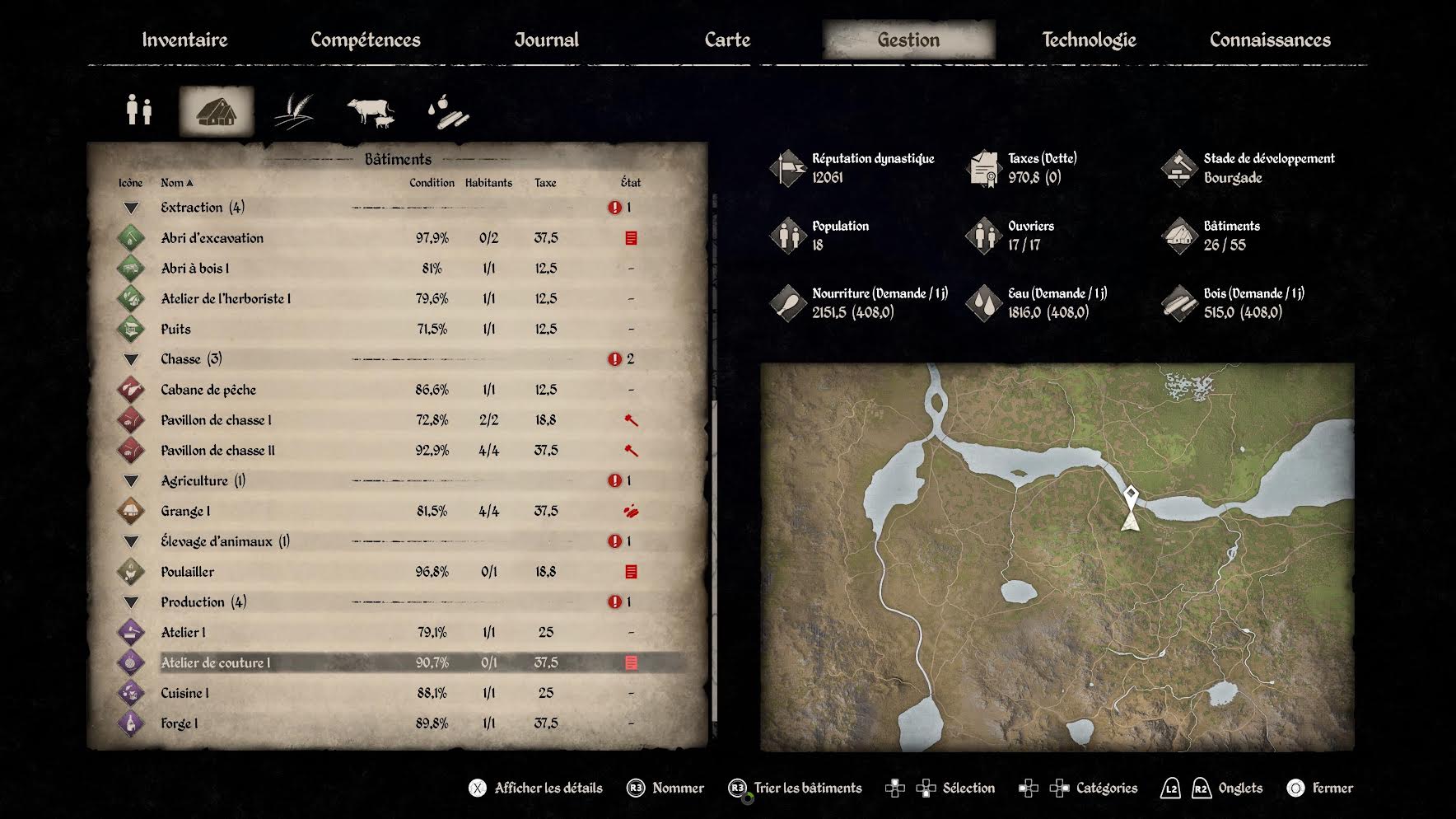Switch to the Connaissances tab
The width and height of the screenshot is (1456, 819).
pyautogui.click(x=1270, y=40)
